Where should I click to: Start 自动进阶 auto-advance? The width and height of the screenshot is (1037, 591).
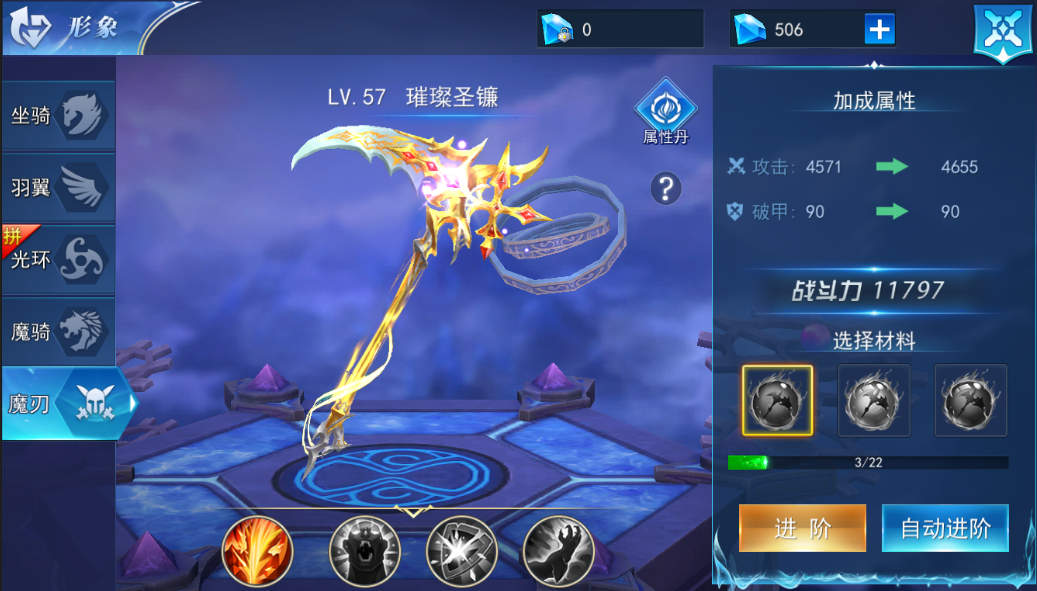tap(945, 528)
